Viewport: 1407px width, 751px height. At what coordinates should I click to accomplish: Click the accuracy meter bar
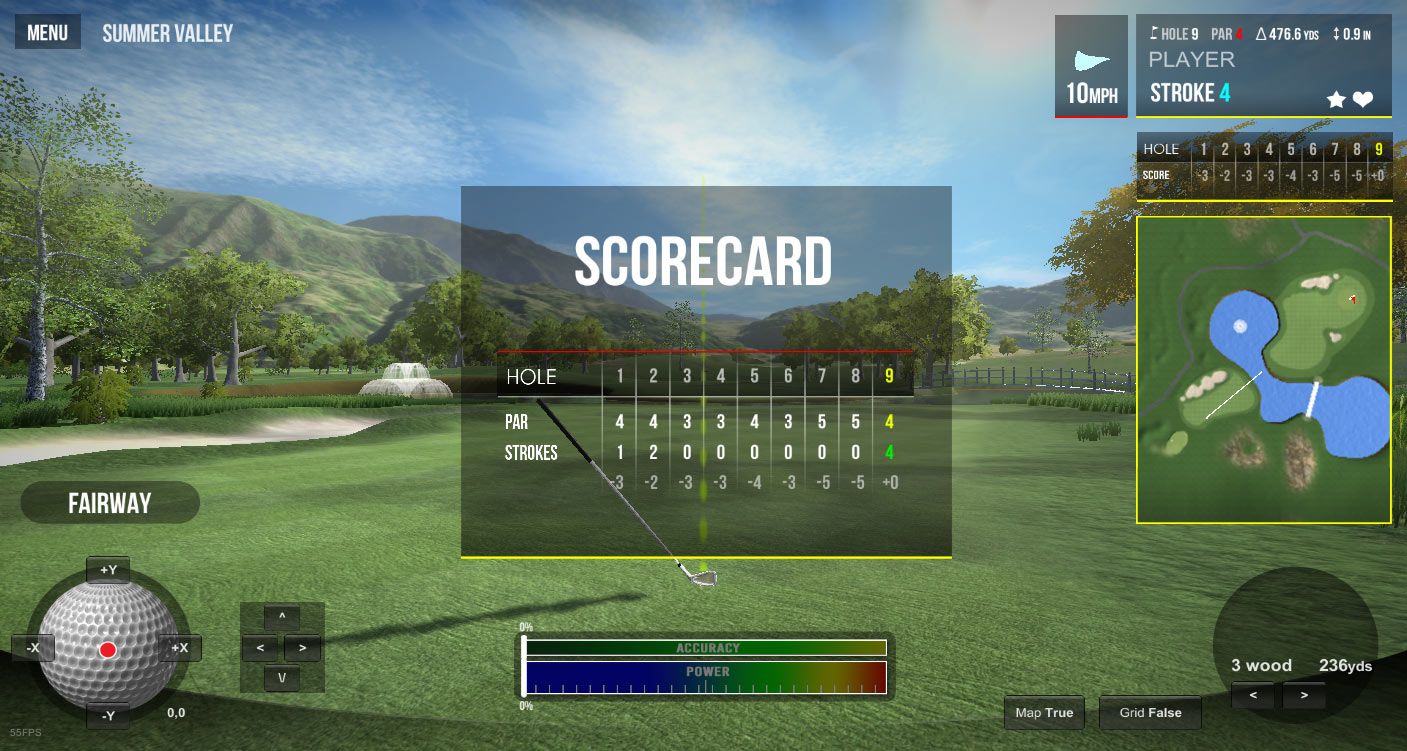(x=705, y=648)
